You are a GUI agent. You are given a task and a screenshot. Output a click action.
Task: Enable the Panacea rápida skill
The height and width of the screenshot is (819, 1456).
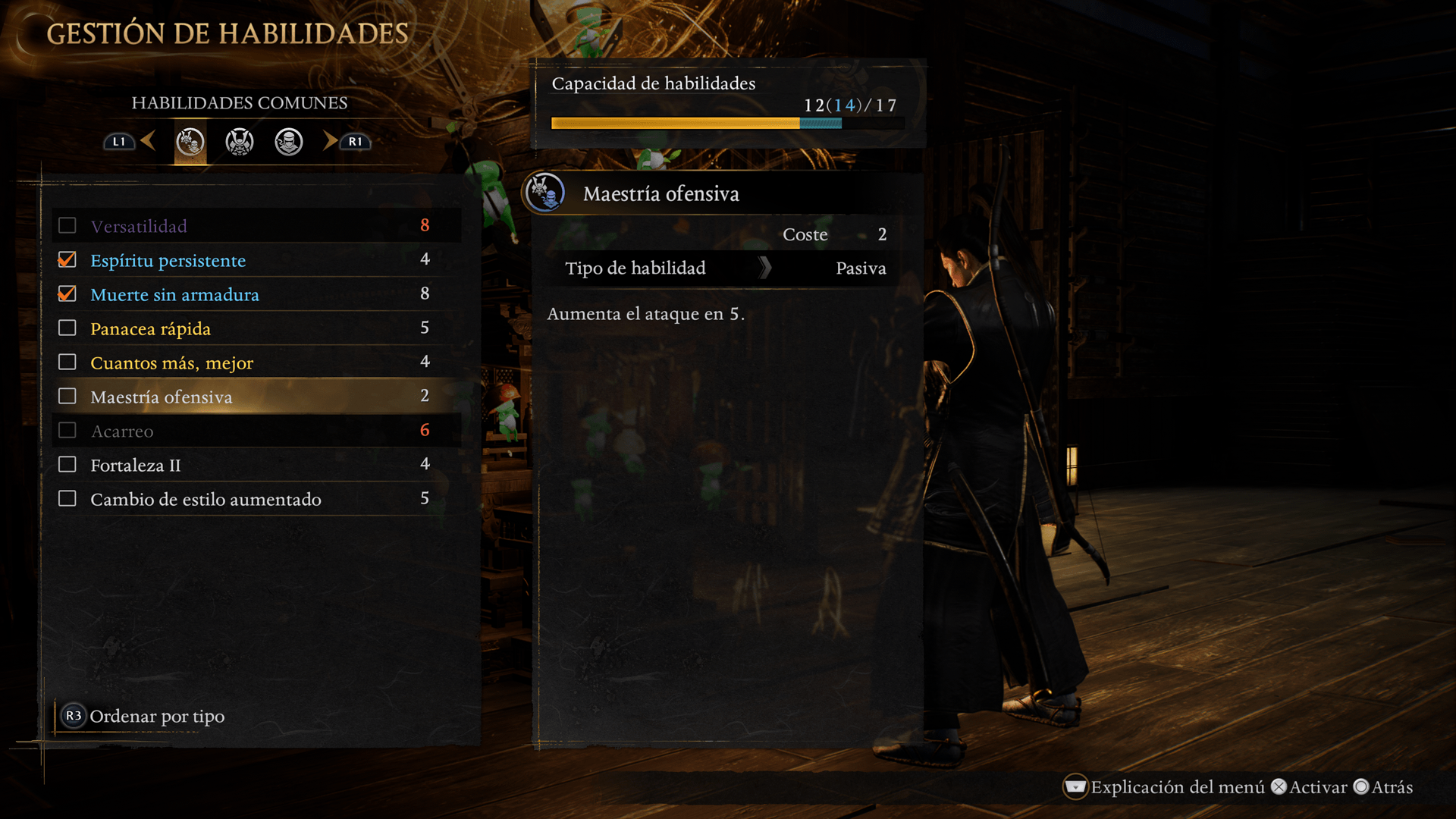(67, 328)
